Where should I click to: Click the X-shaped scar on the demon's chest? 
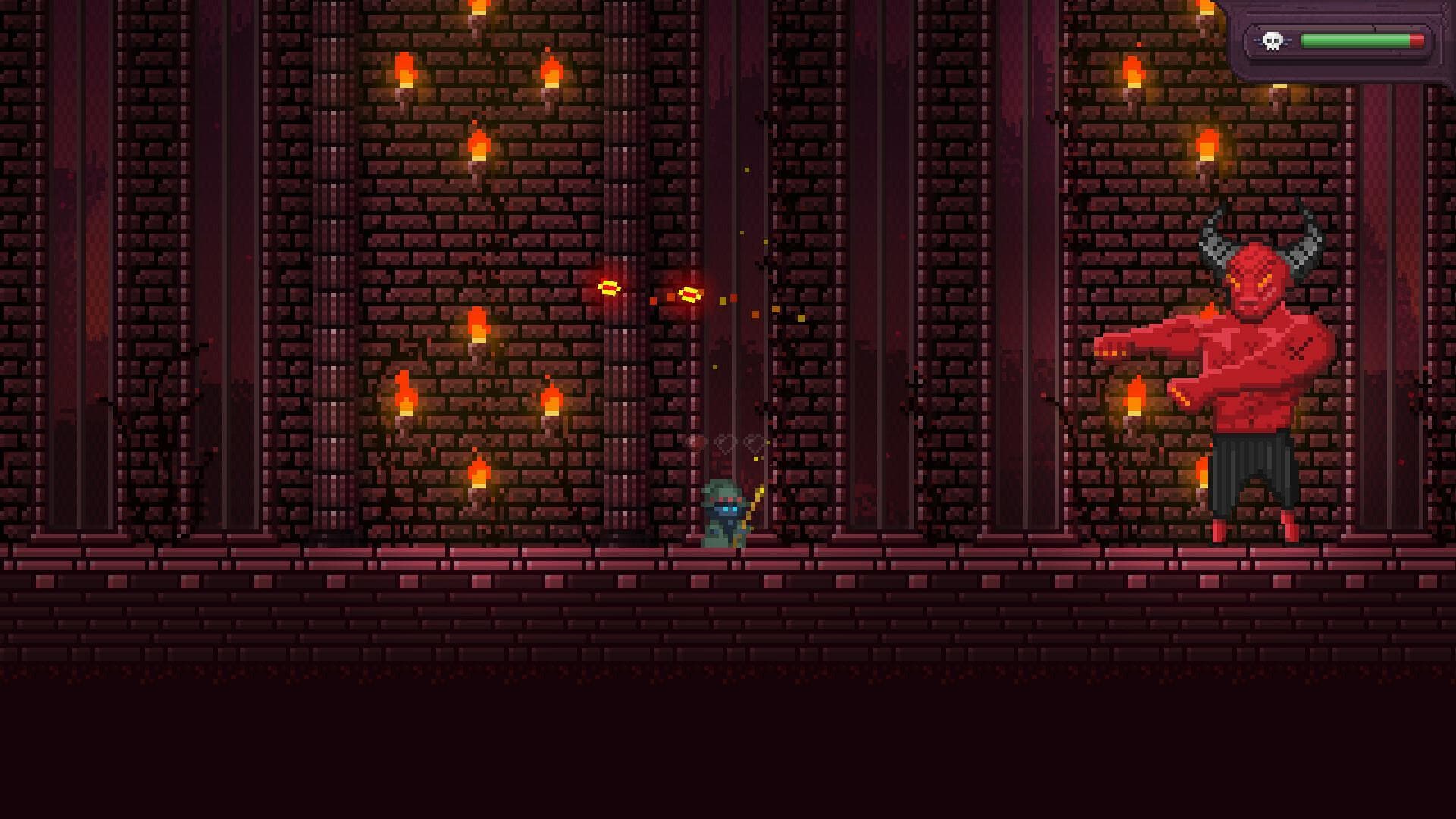(1296, 351)
